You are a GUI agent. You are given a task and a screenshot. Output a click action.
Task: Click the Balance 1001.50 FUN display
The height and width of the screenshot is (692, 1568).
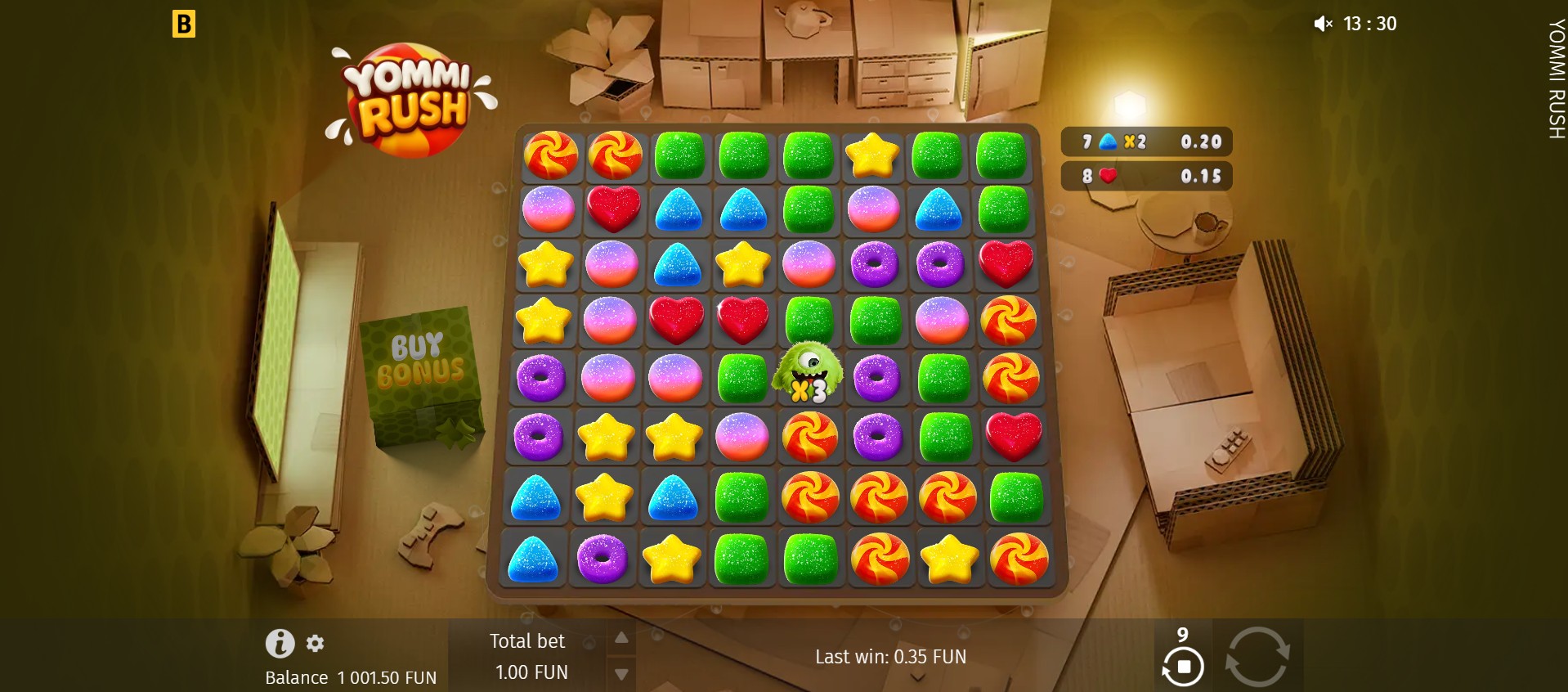(351, 677)
